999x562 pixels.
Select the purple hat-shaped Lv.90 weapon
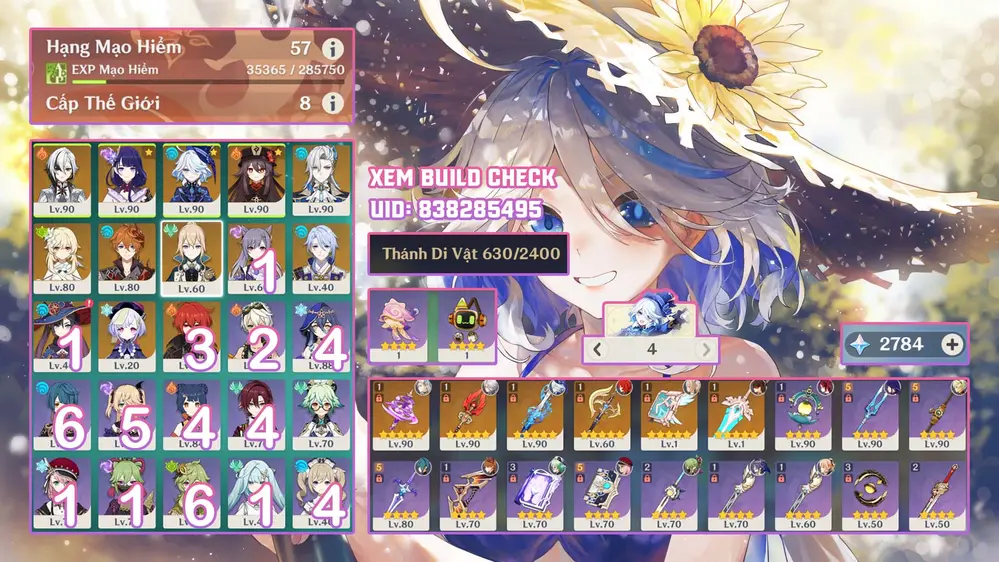[x=401, y=414]
